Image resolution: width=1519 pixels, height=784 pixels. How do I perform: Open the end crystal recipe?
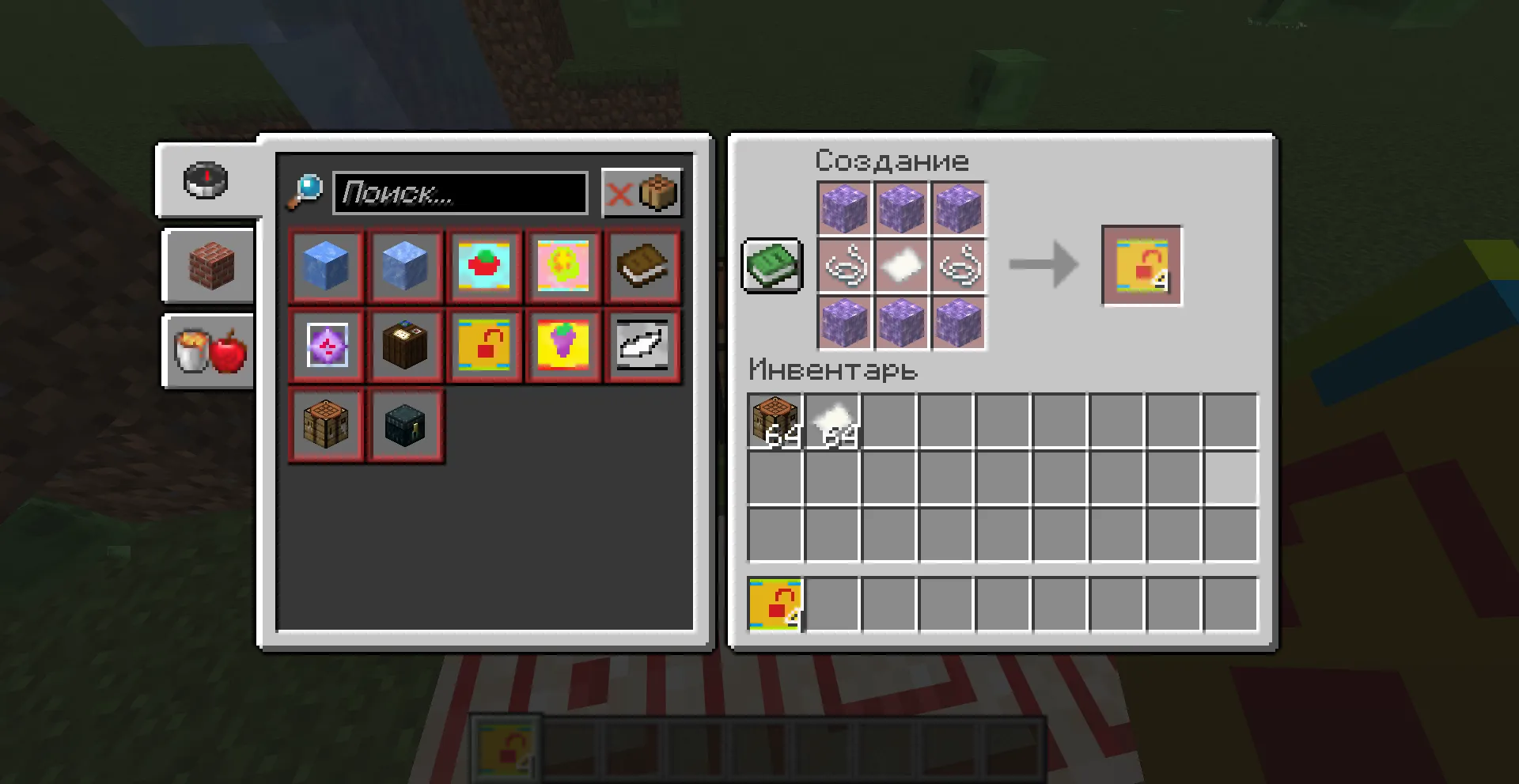click(326, 346)
